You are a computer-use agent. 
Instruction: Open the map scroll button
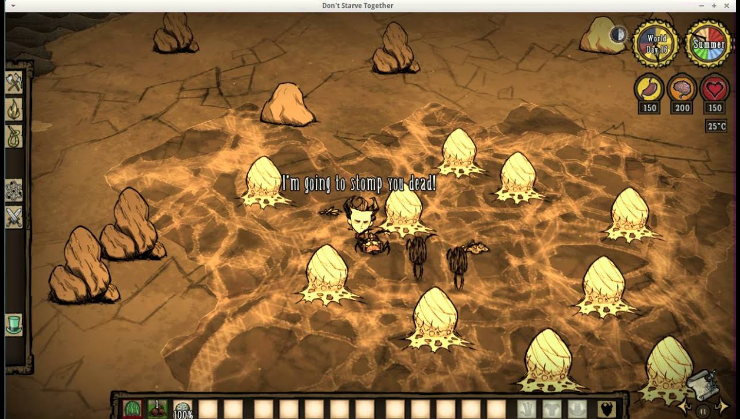(x=703, y=387)
